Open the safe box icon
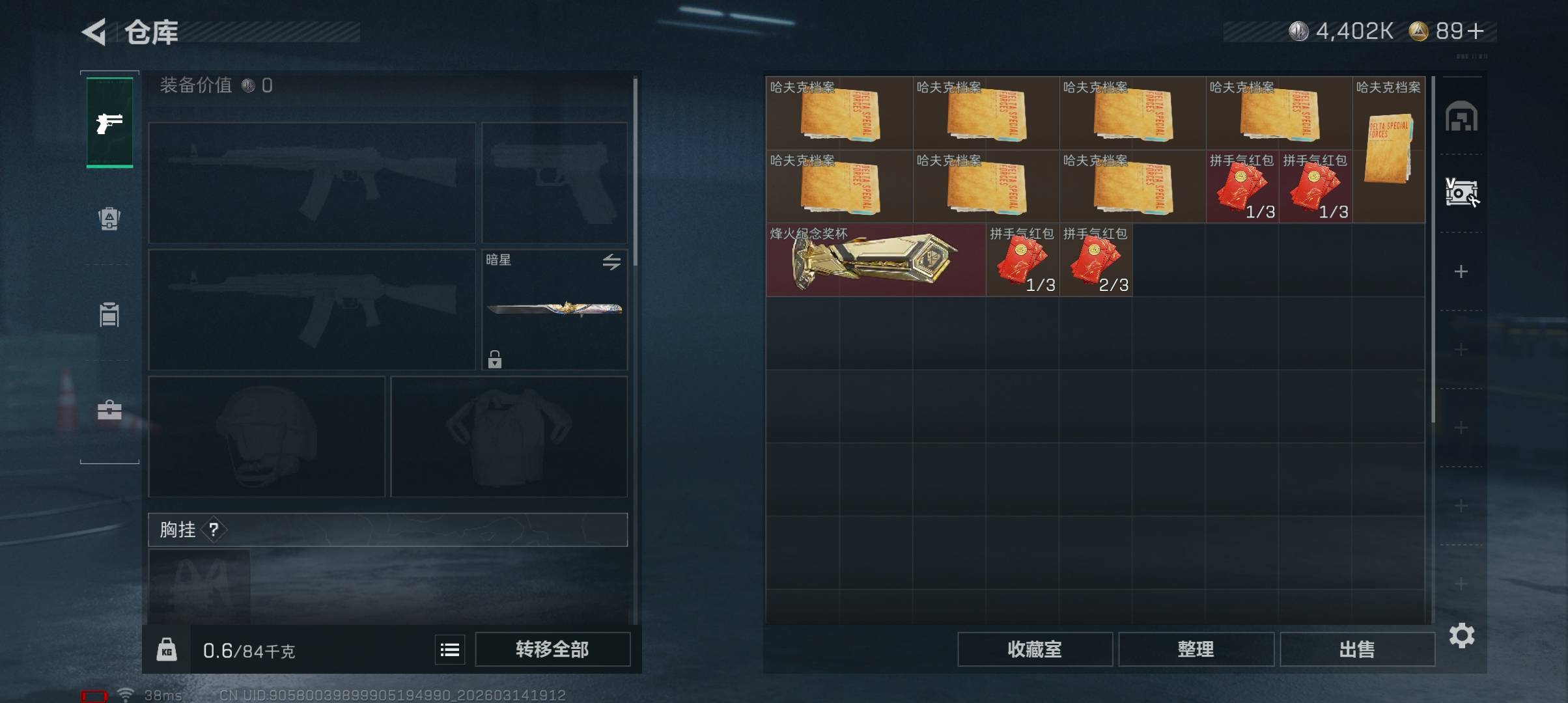 click(1461, 193)
